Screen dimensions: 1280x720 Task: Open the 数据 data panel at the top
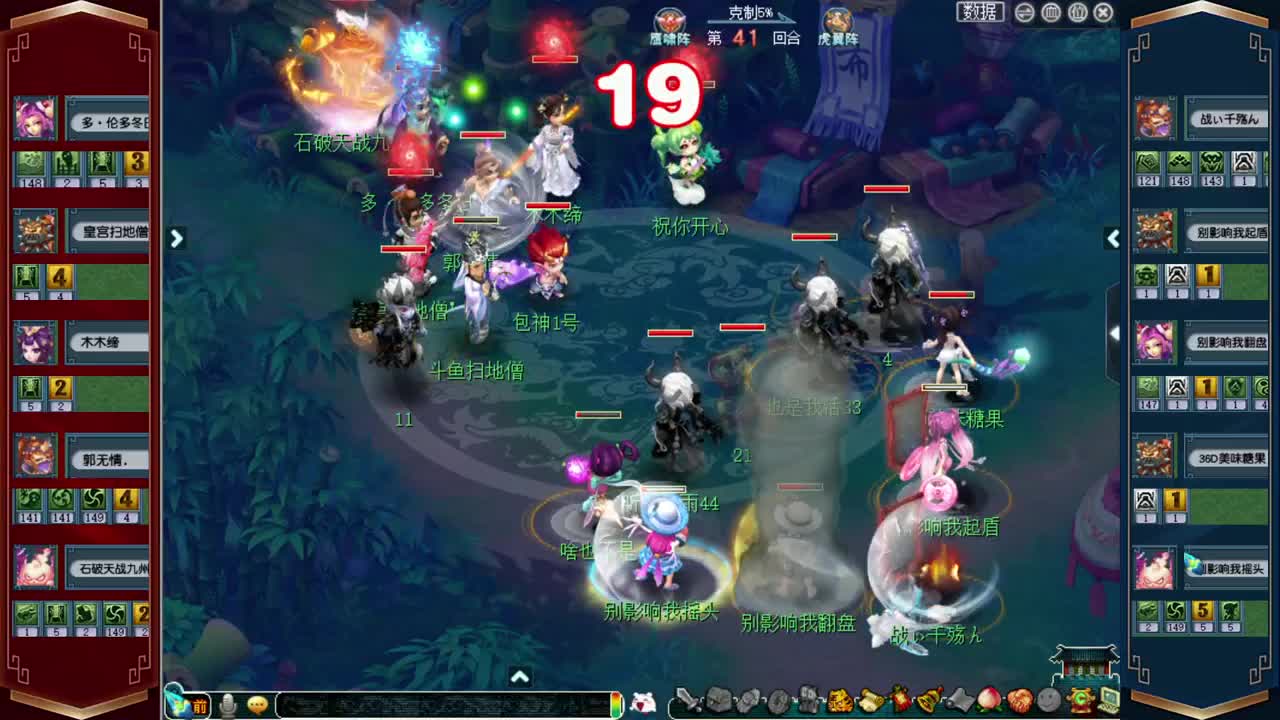click(x=980, y=12)
